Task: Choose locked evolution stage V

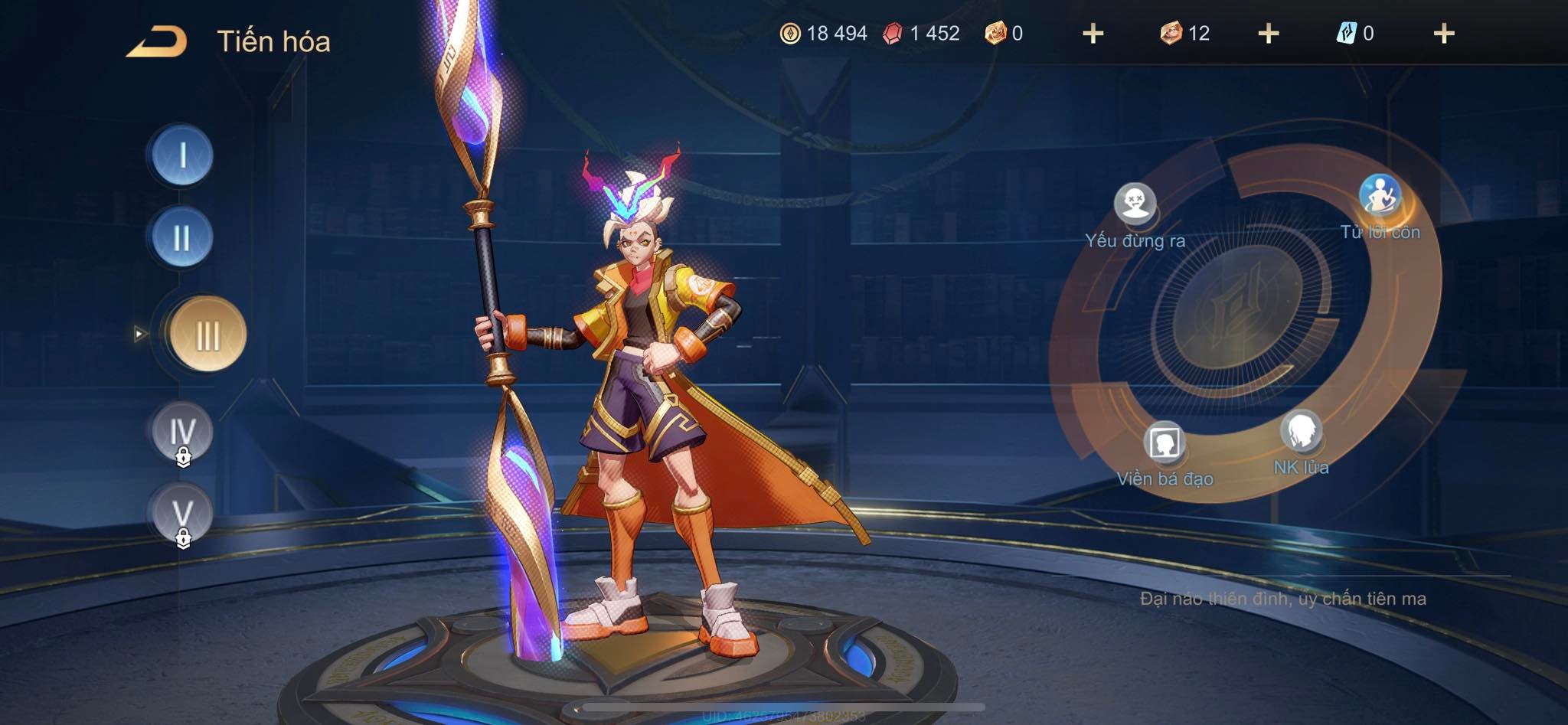Action: [182, 513]
